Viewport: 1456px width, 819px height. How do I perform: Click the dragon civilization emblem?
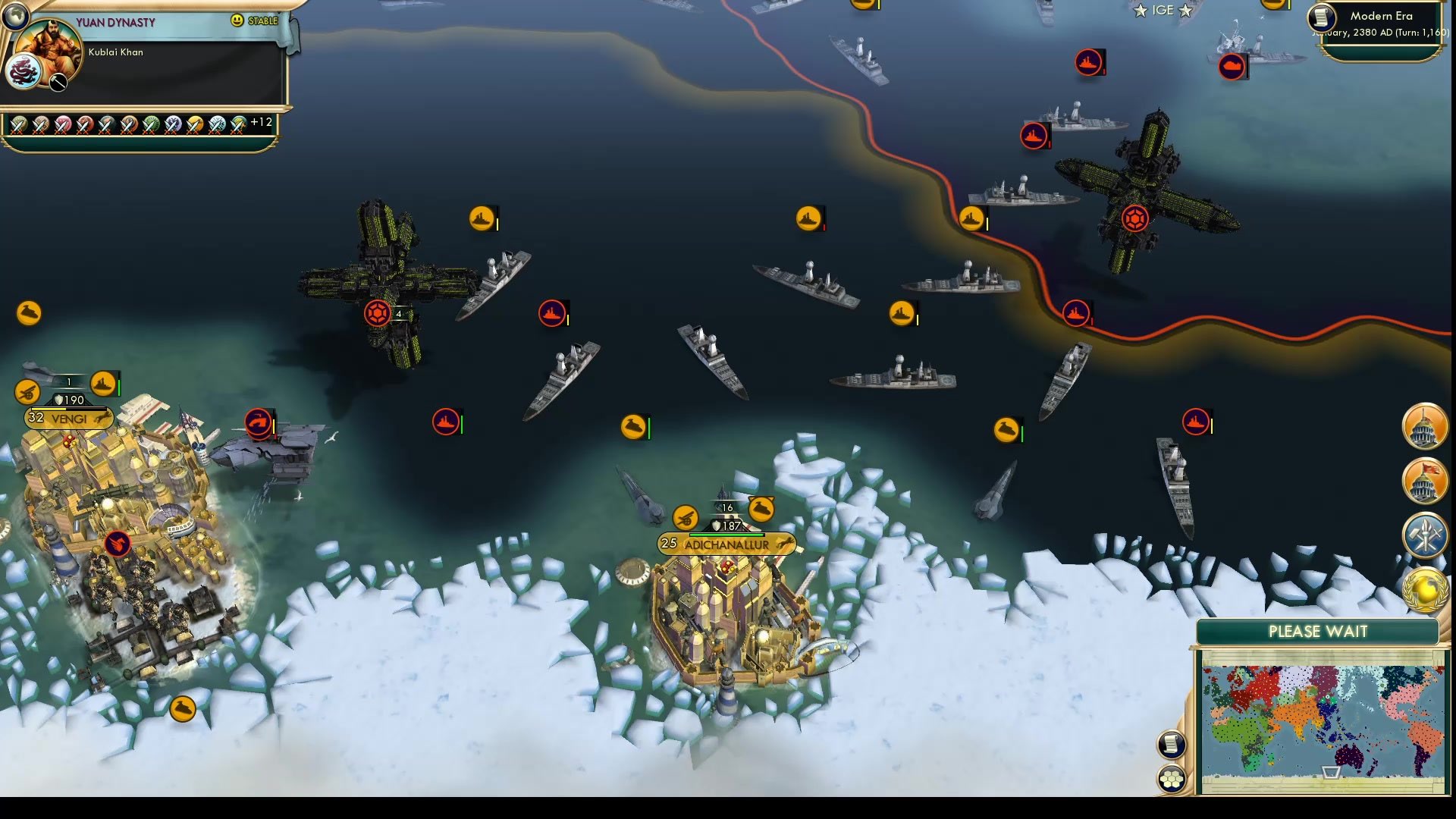[x=21, y=73]
